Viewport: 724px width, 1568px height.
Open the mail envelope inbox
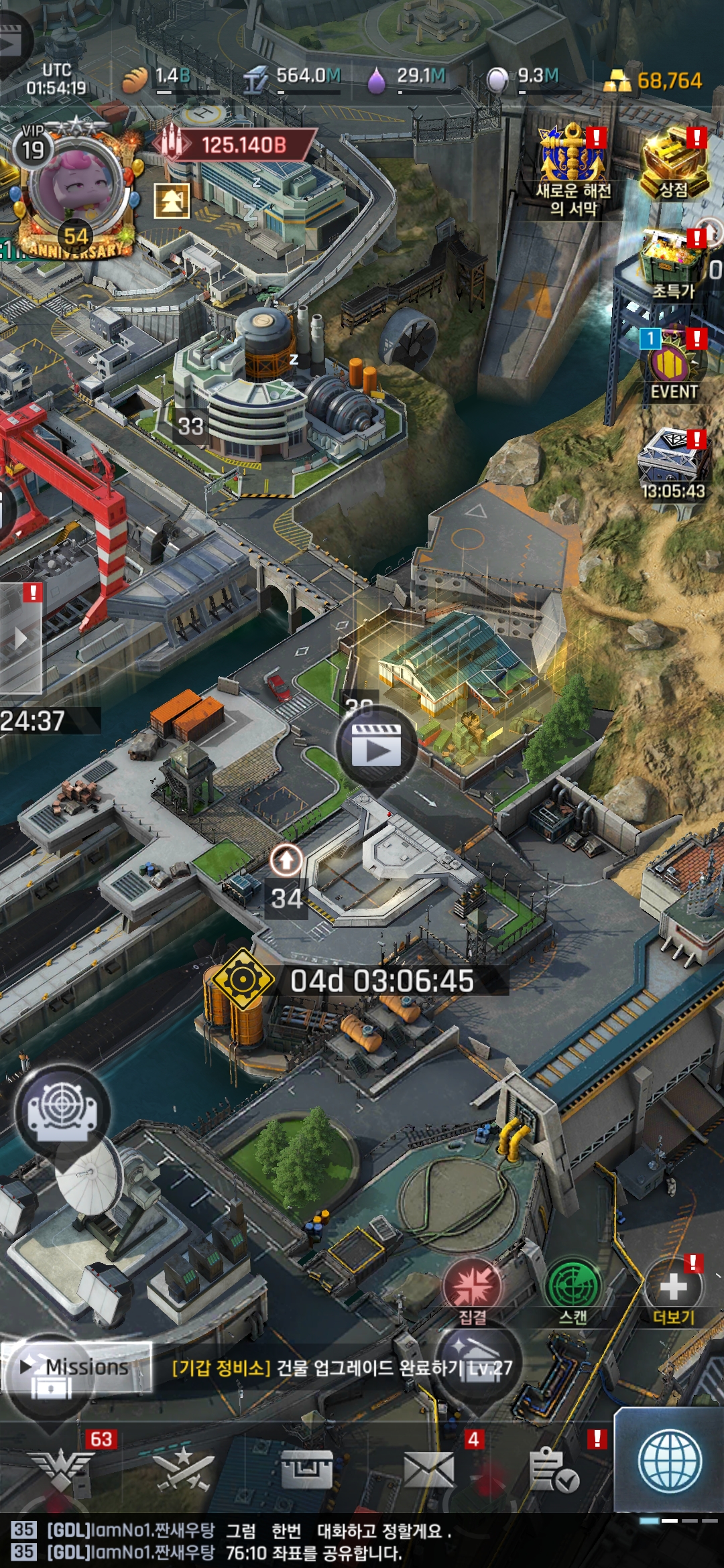(x=429, y=1469)
